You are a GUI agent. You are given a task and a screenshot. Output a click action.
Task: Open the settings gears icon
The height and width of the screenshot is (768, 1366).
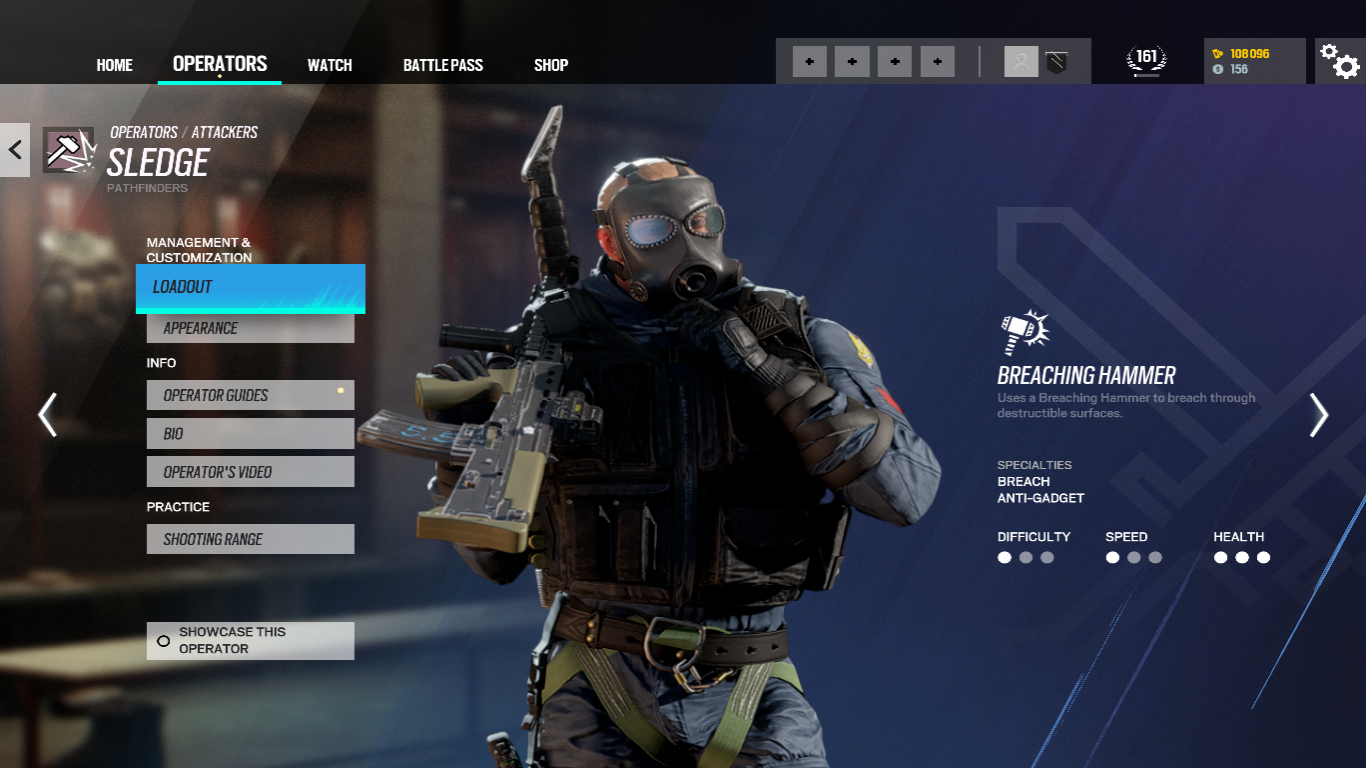coord(1339,62)
